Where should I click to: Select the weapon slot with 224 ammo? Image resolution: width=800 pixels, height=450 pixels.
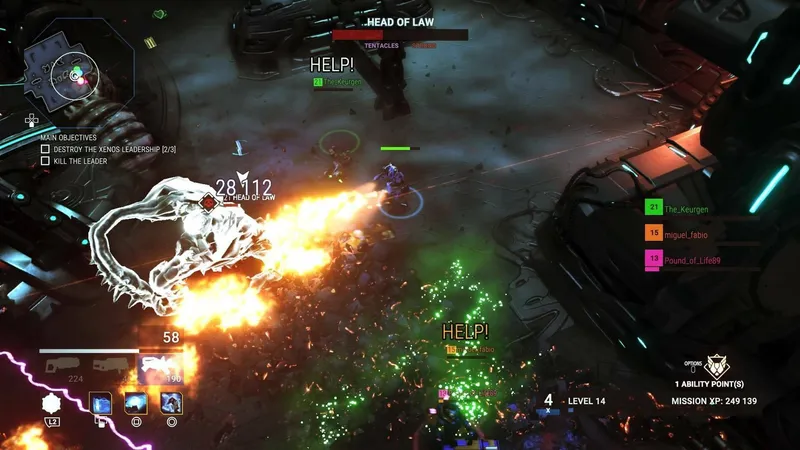pos(75,367)
